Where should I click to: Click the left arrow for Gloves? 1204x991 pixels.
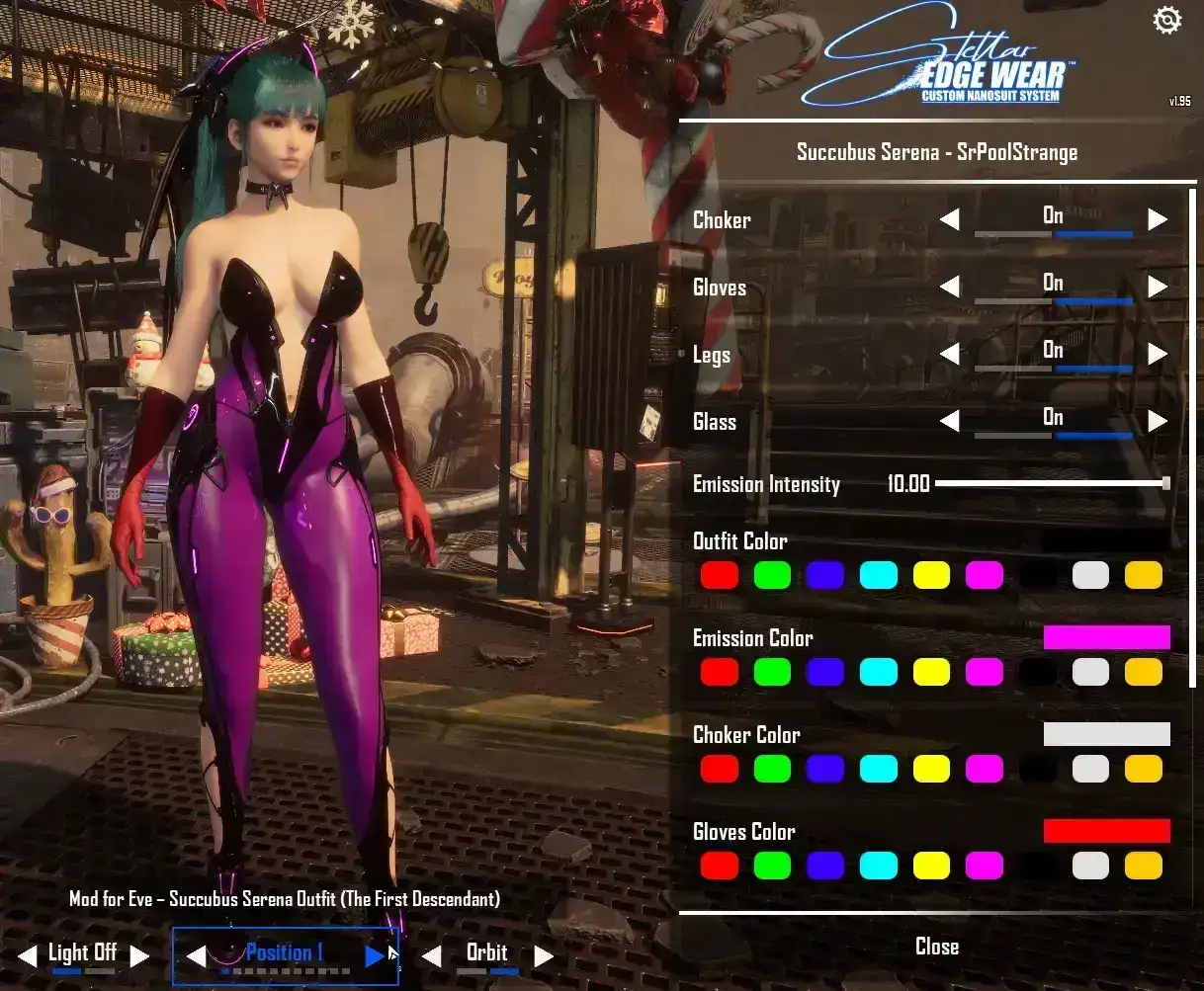point(949,287)
